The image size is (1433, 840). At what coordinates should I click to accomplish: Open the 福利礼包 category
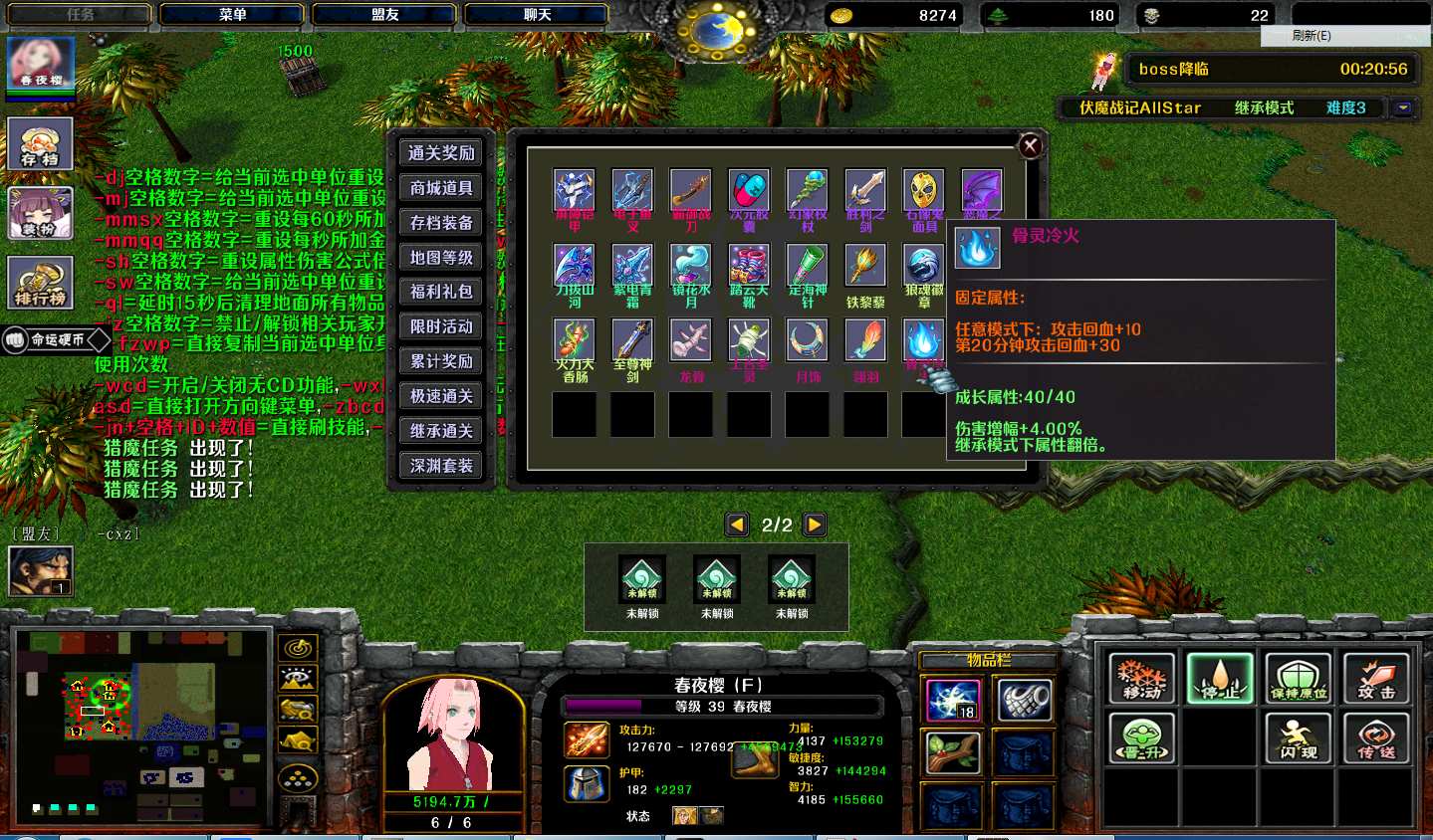[441, 292]
